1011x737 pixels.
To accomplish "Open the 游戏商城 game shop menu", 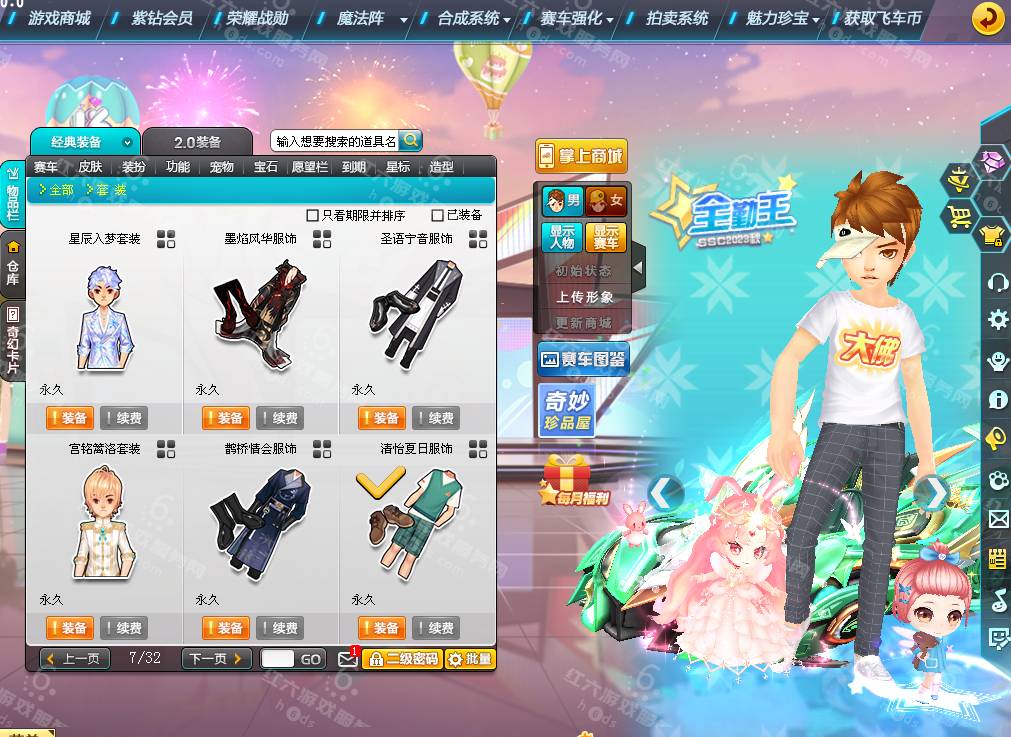I will click(x=59, y=18).
